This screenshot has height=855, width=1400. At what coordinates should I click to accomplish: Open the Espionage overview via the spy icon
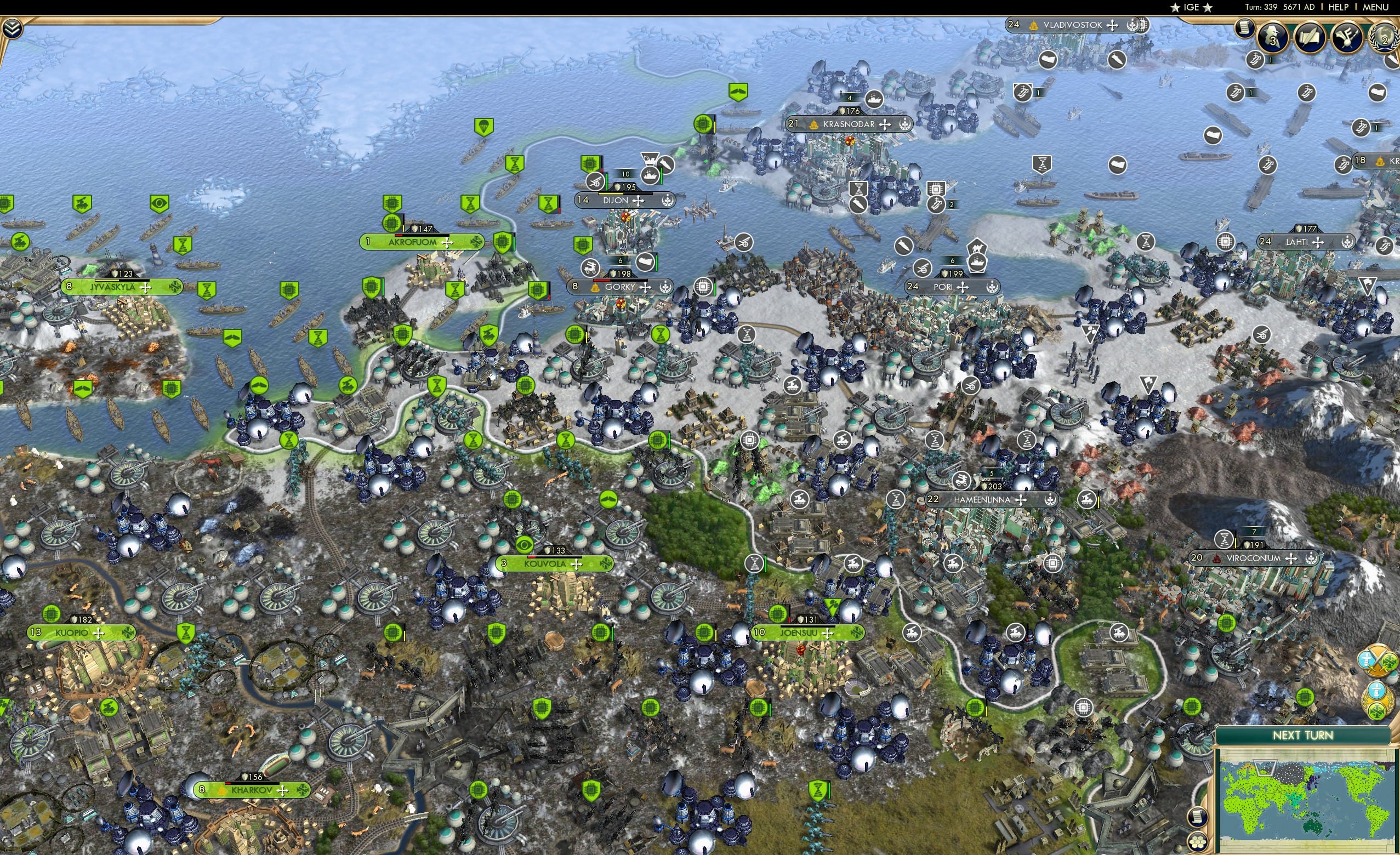point(1273,38)
